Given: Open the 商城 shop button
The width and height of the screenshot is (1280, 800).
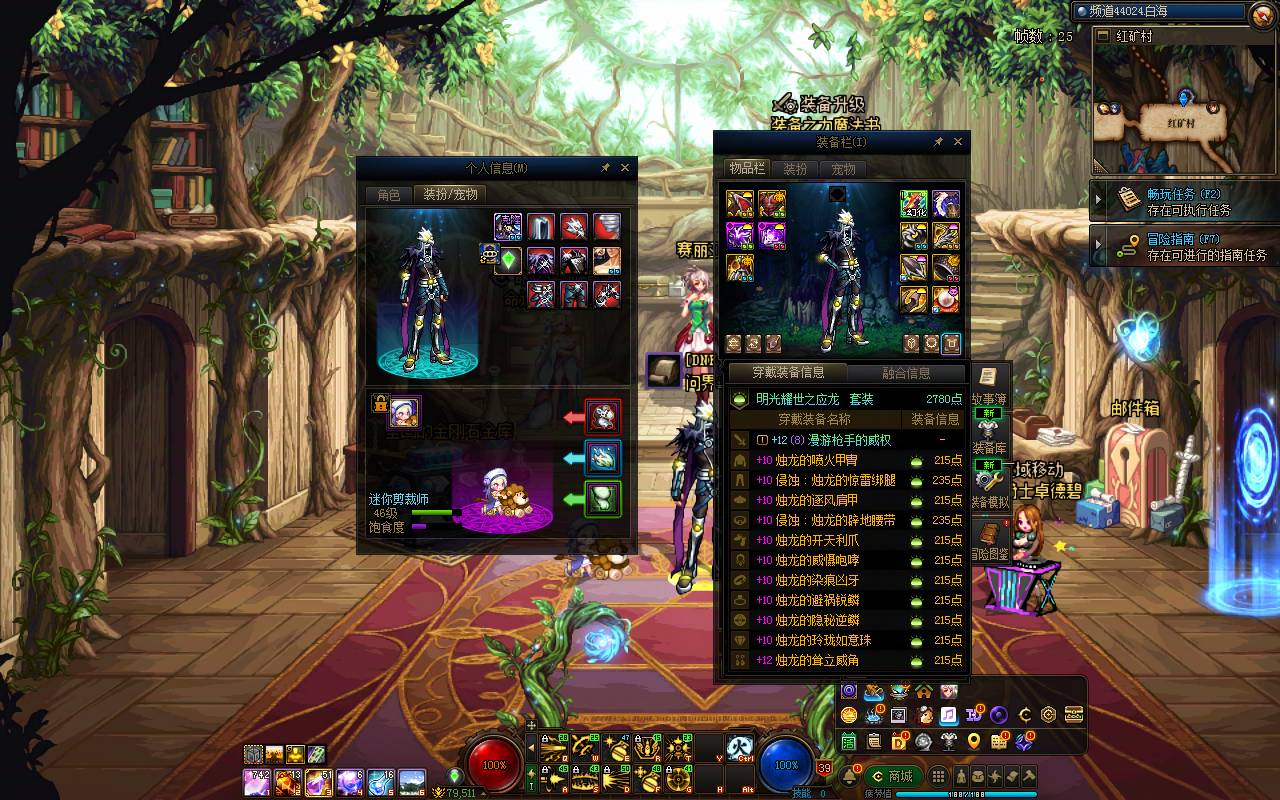Looking at the screenshot, I should coord(892,776).
